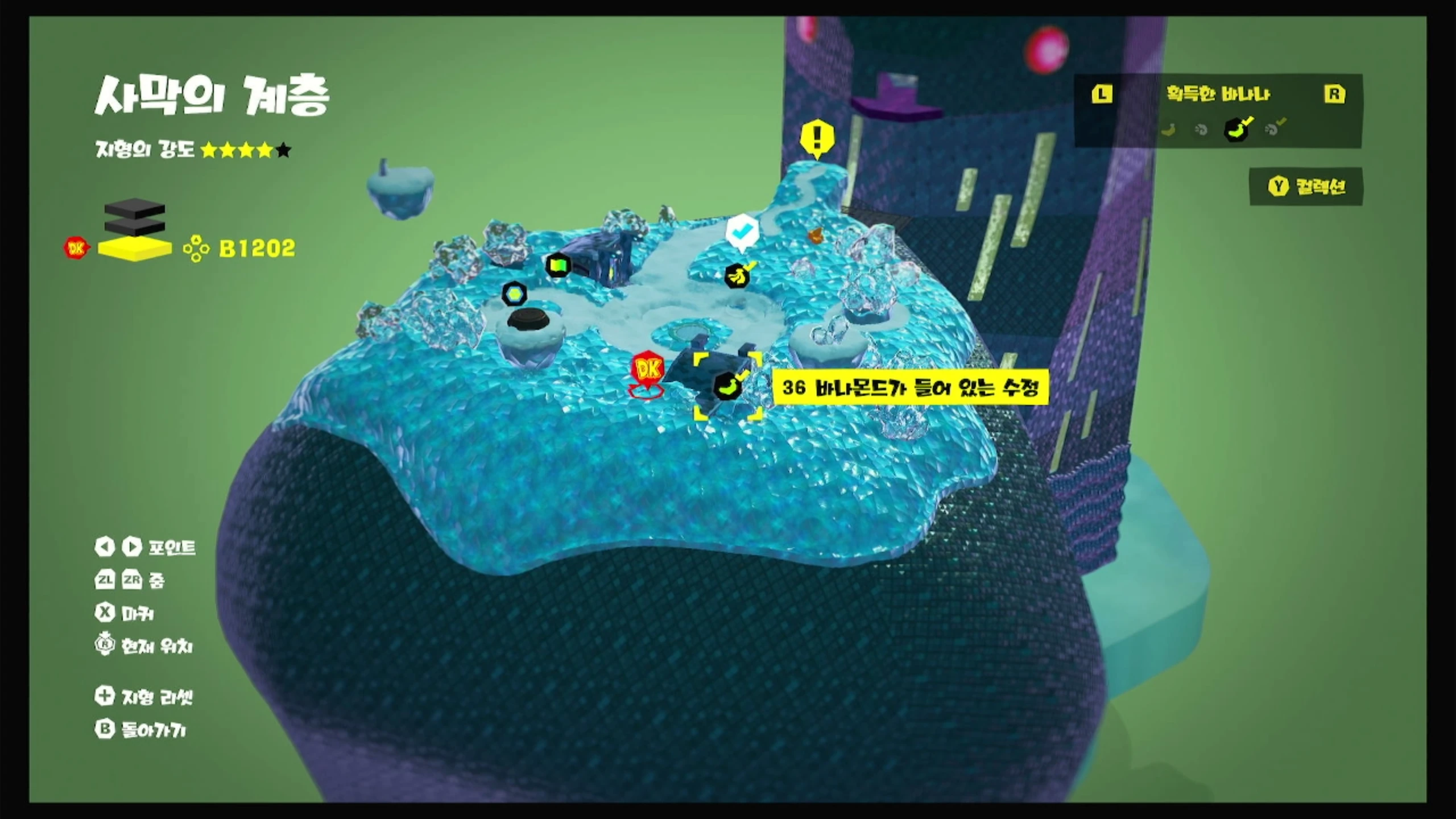Image resolution: width=1456 pixels, height=819 pixels.
Task: Select the yellow highlighted sublayer in the layer stack
Action: pyautogui.click(x=135, y=249)
